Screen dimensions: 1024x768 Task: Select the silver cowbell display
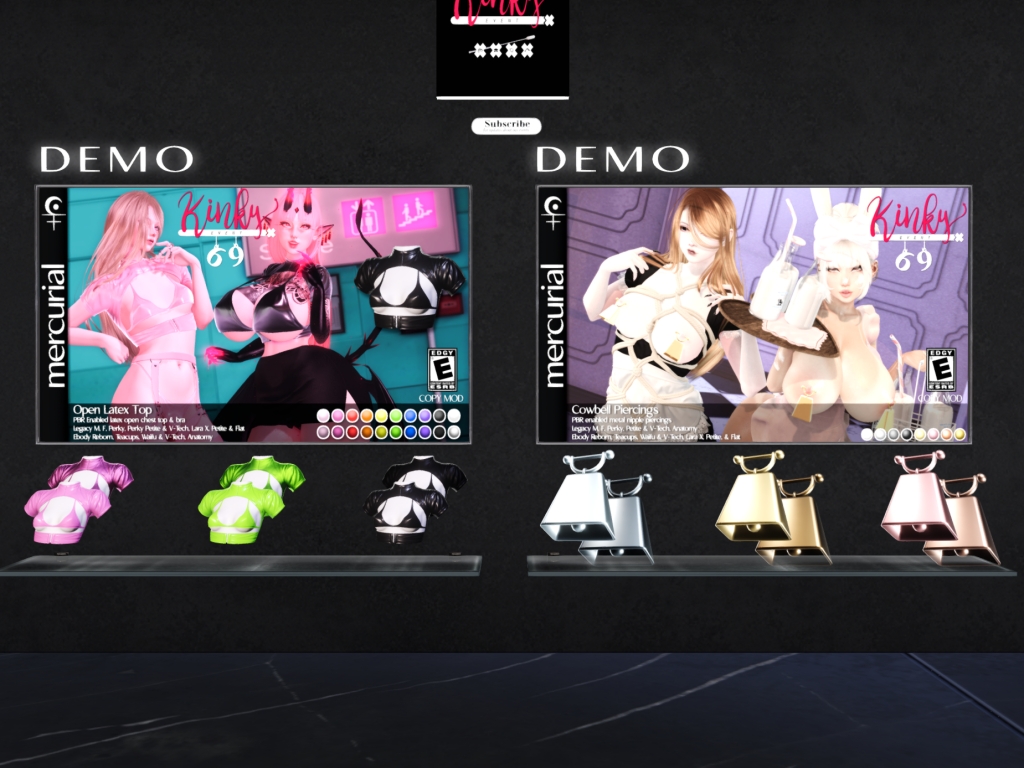596,507
